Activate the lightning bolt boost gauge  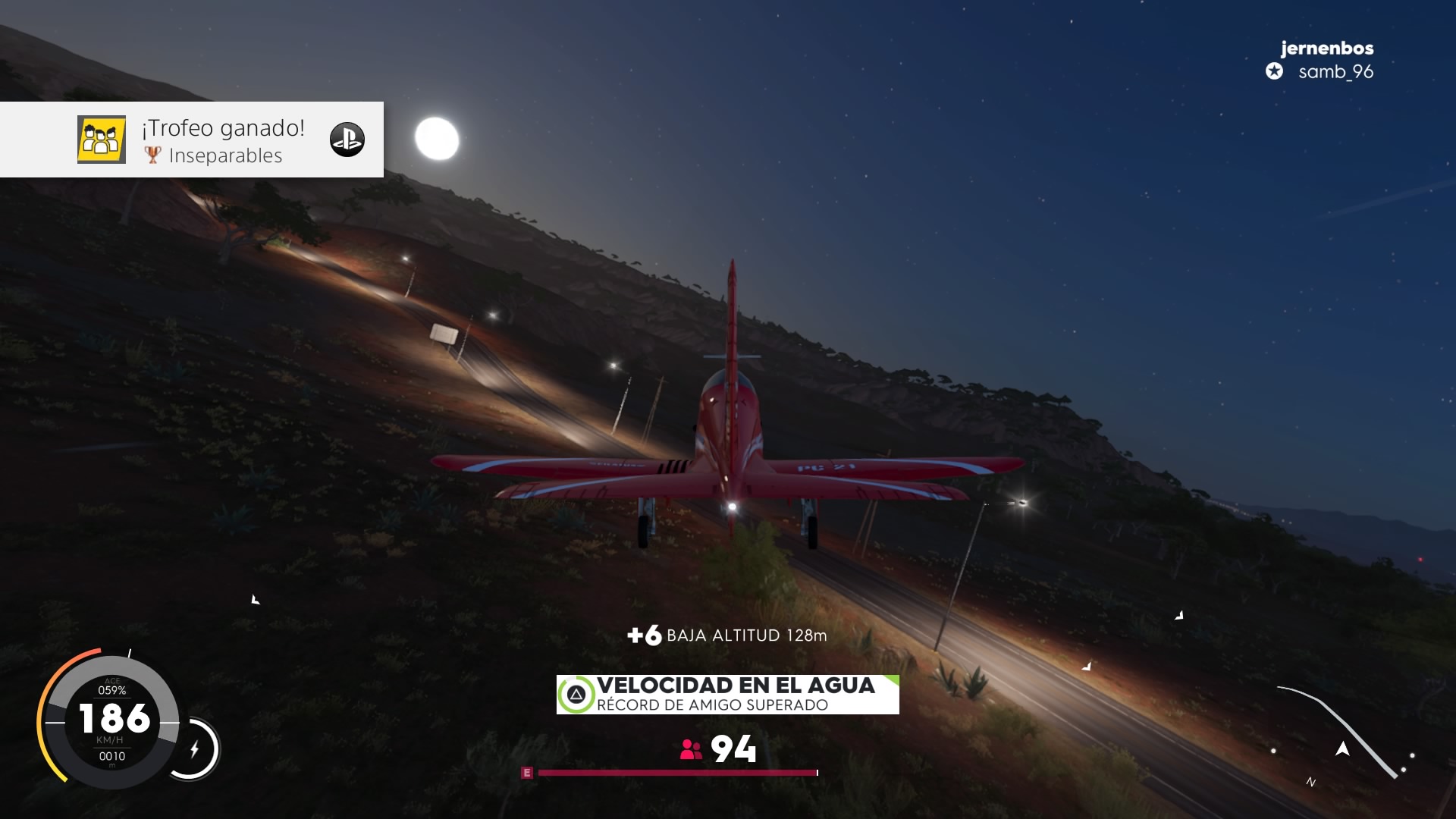[x=195, y=749]
